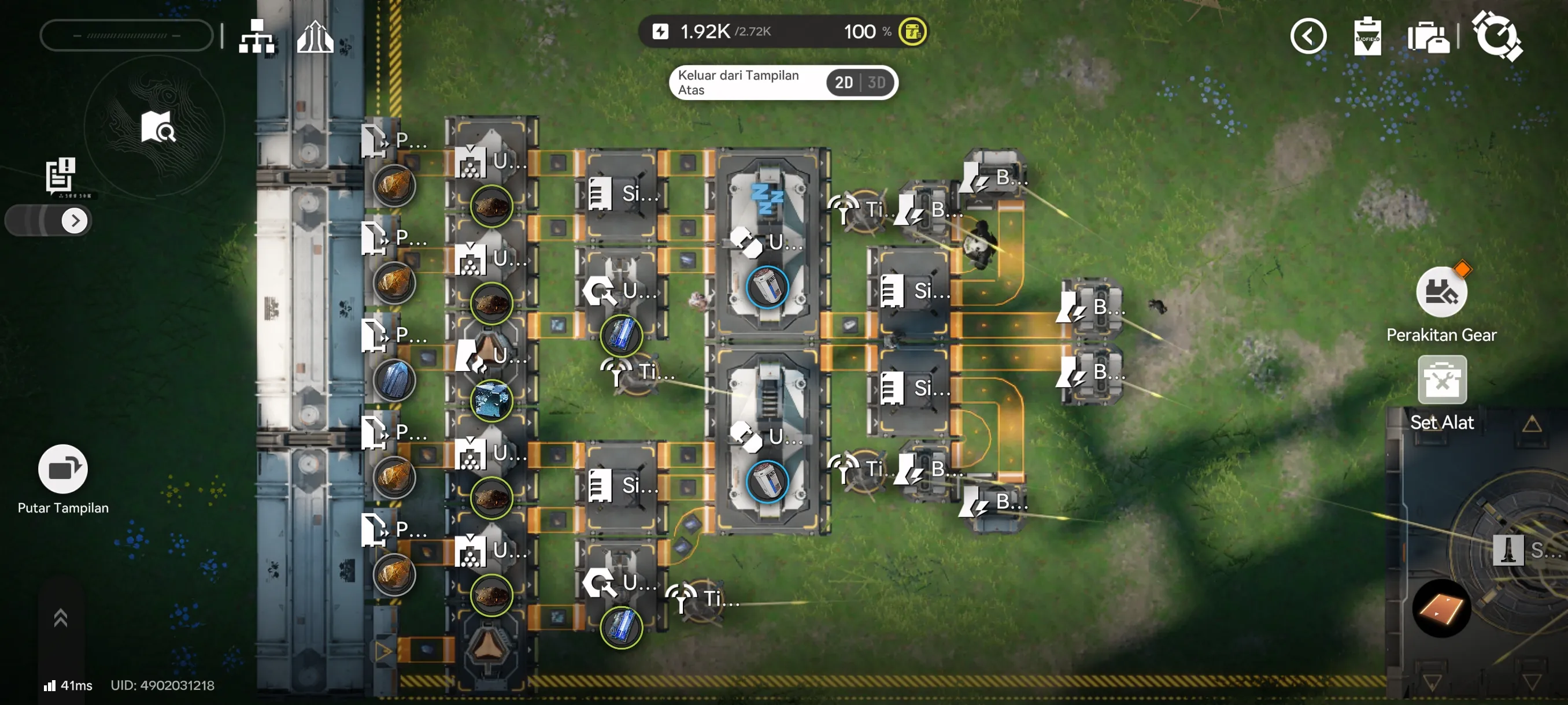The width and height of the screenshot is (1568, 705).
Task: Open the Set Alat toolbox
Action: coord(1441,381)
